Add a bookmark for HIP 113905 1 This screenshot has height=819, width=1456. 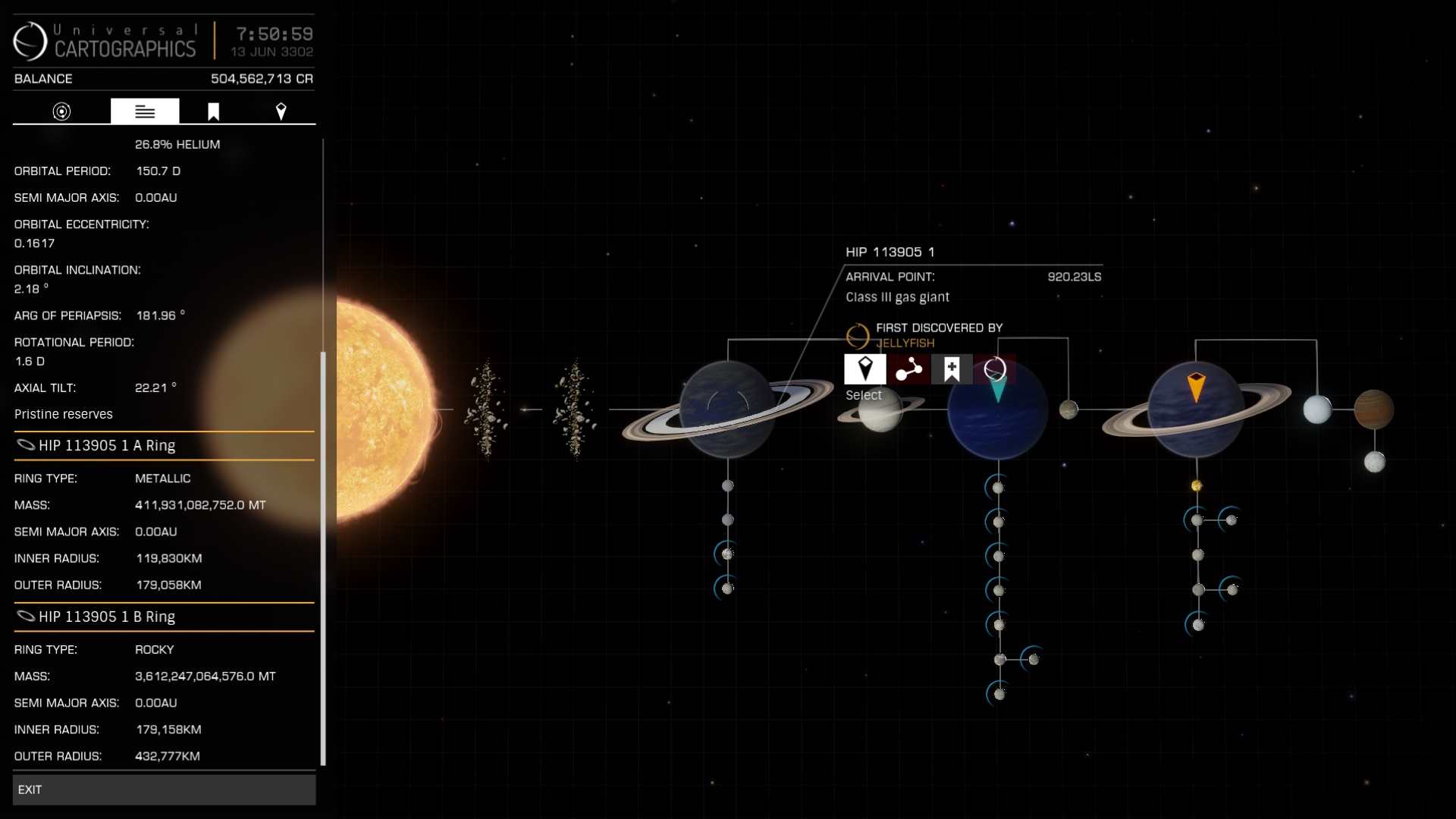952,369
